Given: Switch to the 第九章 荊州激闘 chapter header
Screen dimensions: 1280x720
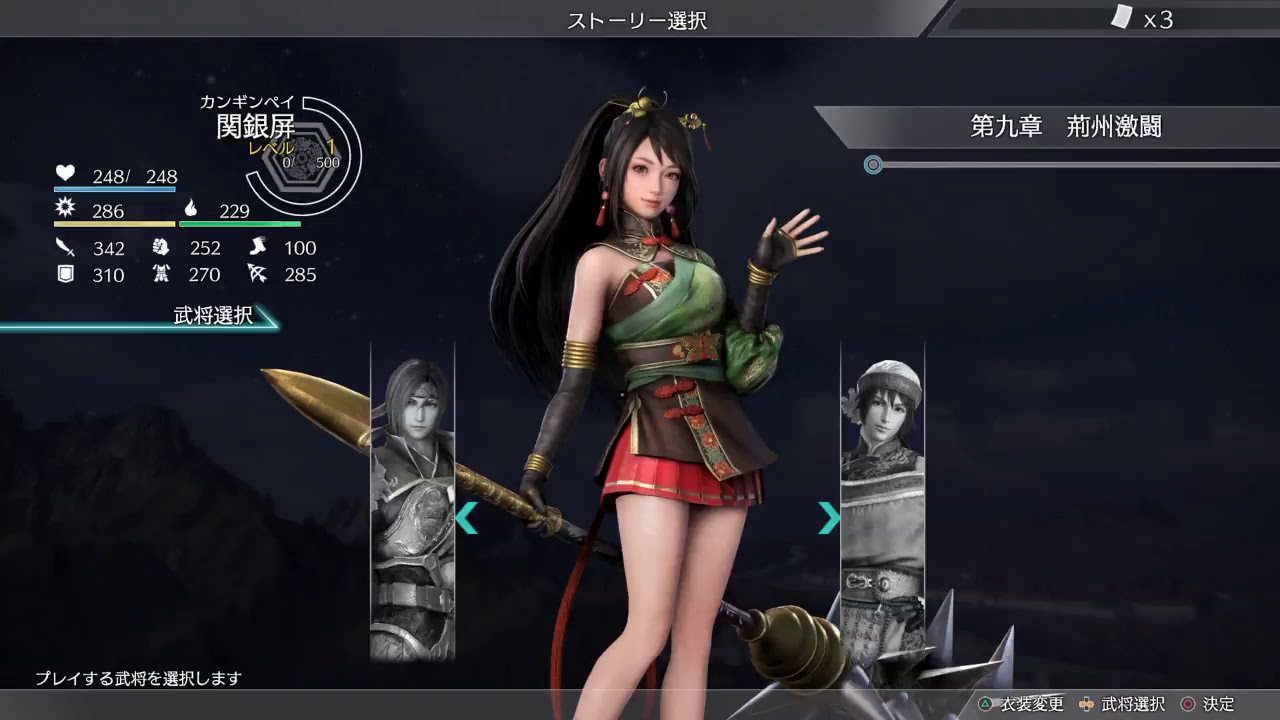Looking at the screenshot, I should click(x=1068, y=128).
